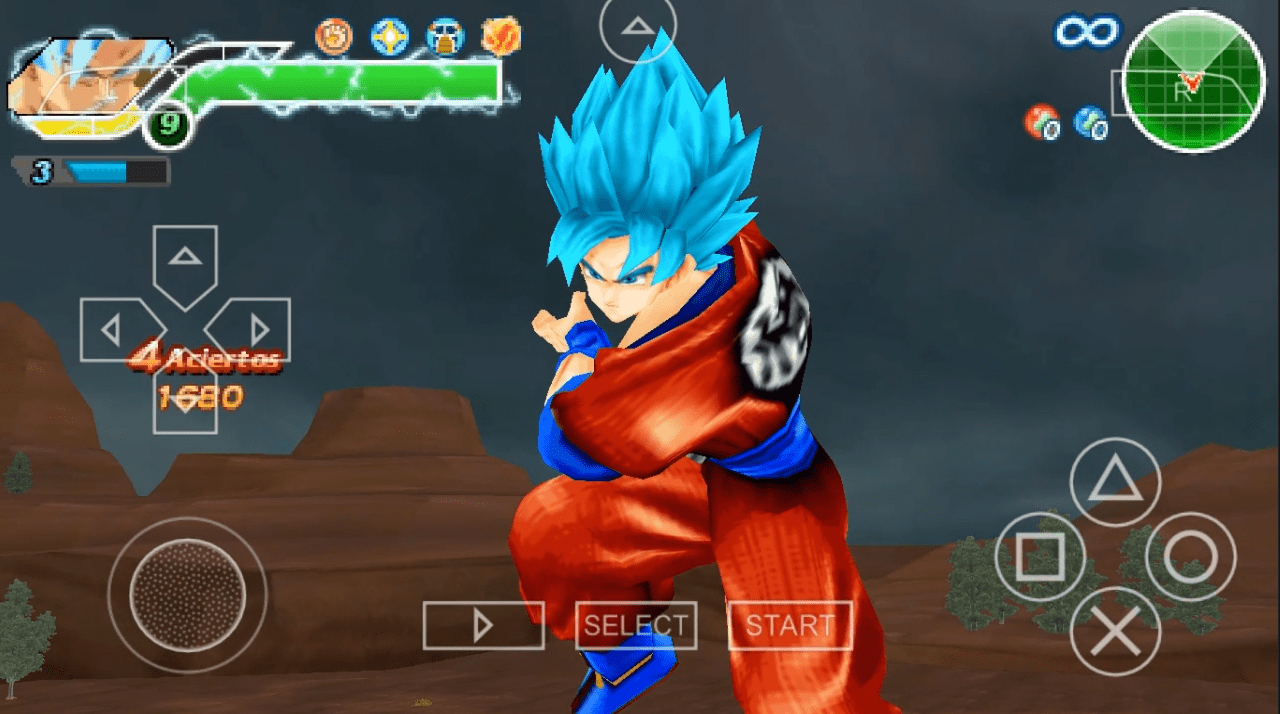Image resolution: width=1280 pixels, height=714 pixels.
Task: Tap the D-pad down arrow
Action: pos(185,400)
